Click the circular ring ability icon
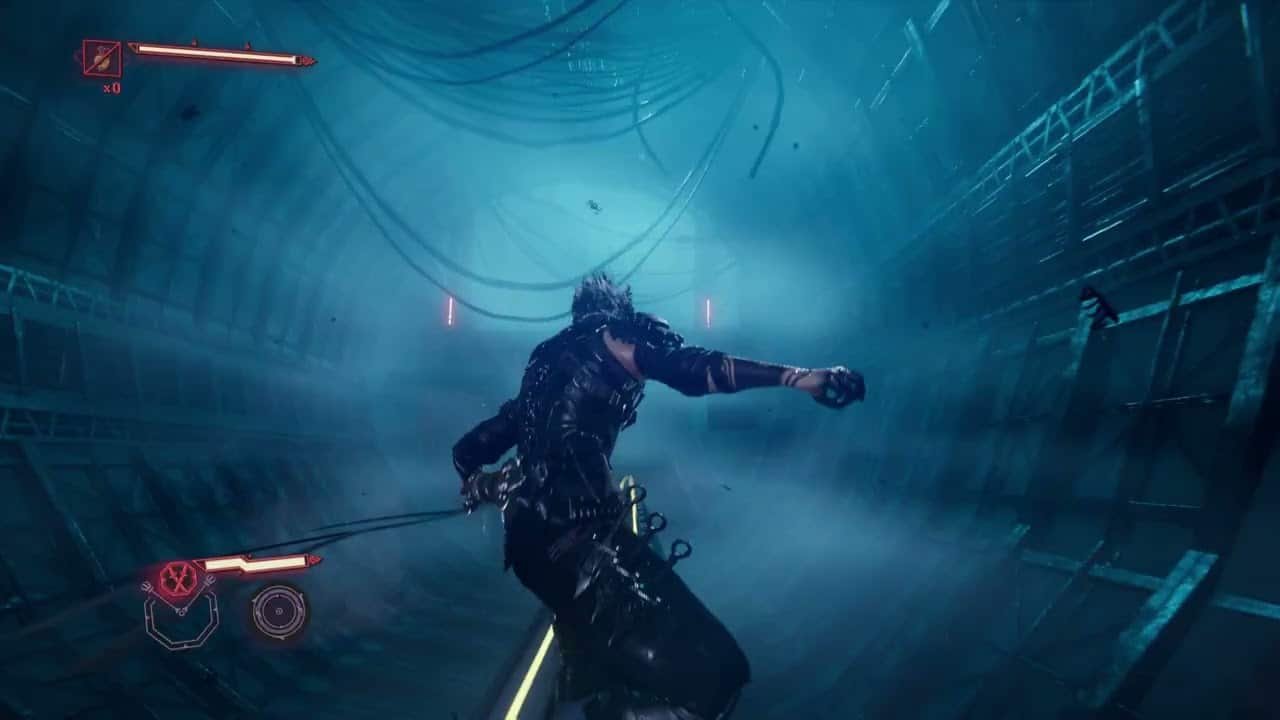Image resolution: width=1280 pixels, height=720 pixels. coord(279,611)
